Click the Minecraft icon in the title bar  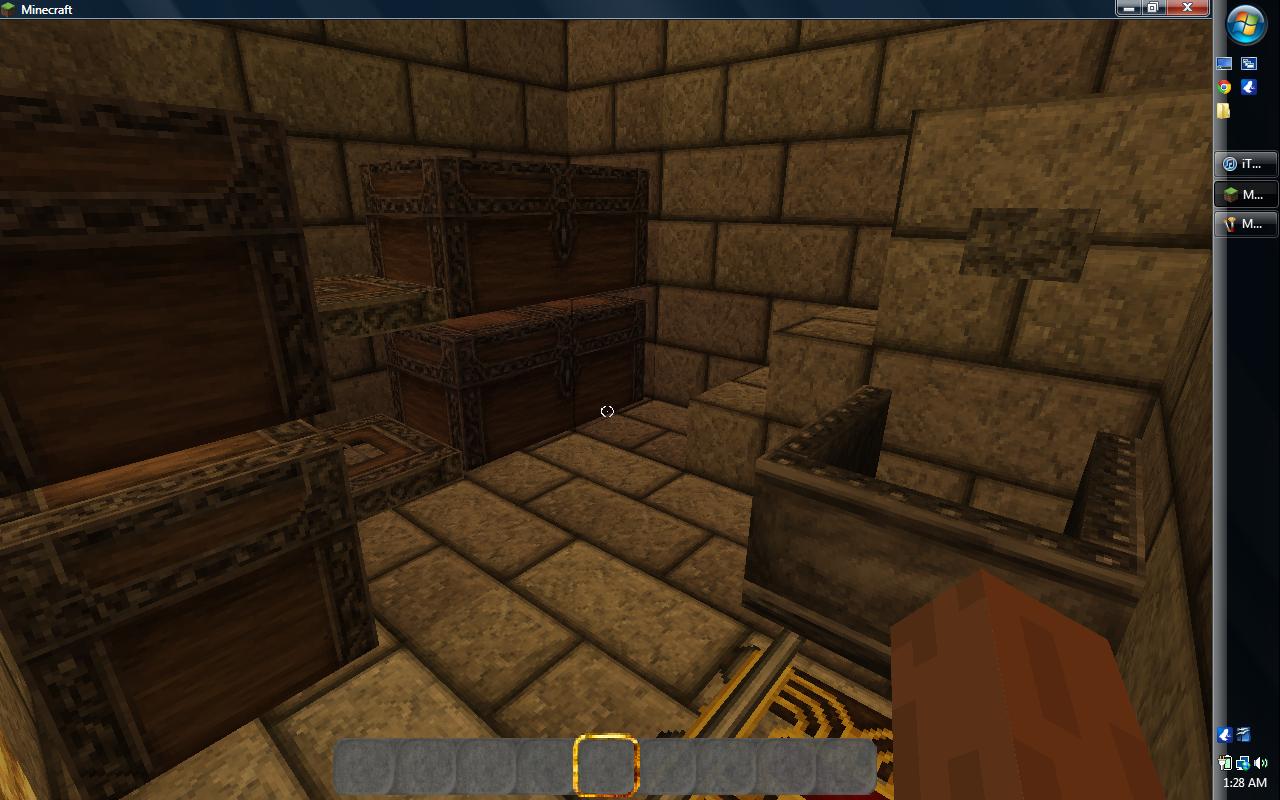(8, 9)
